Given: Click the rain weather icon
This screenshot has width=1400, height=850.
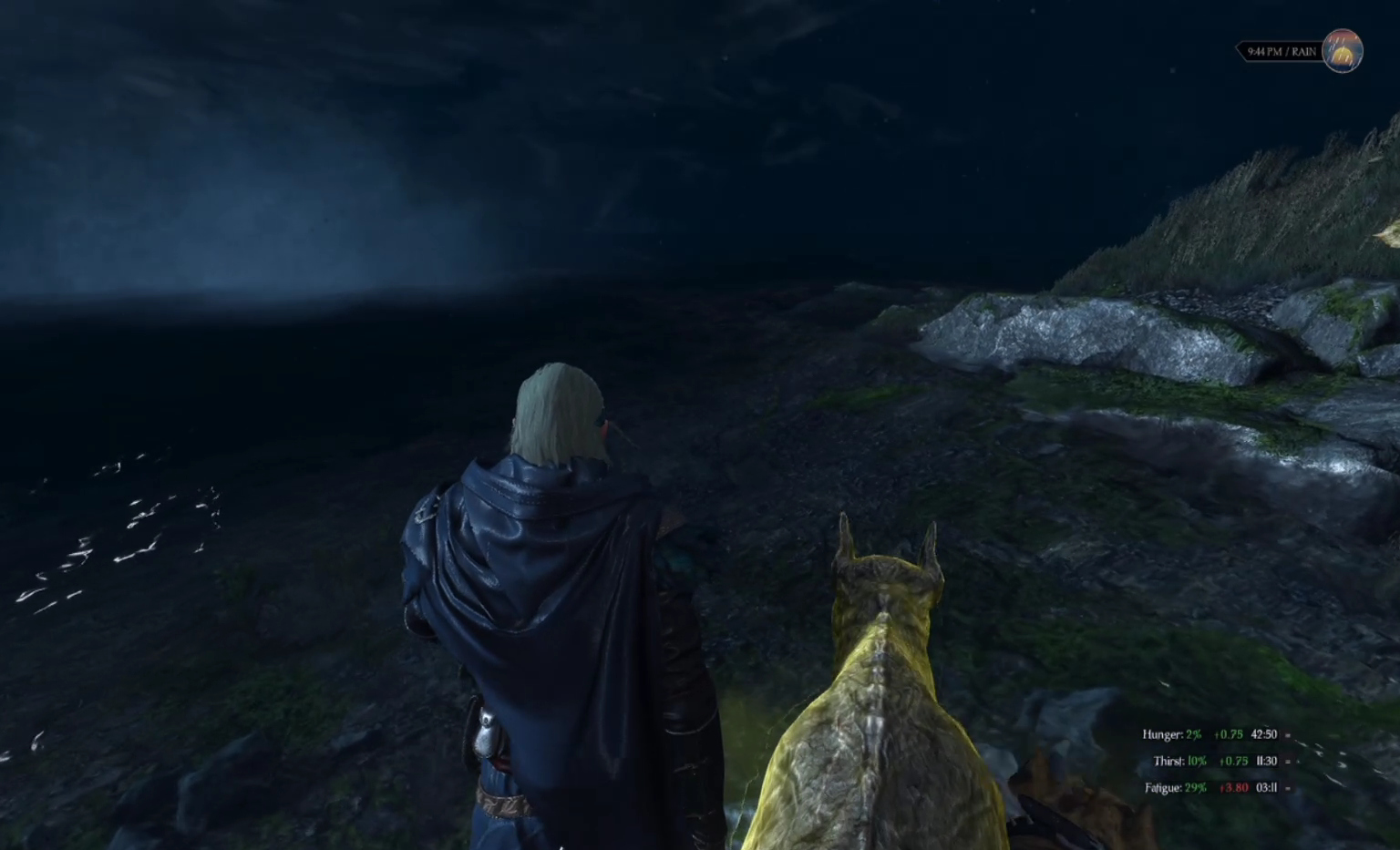Looking at the screenshot, I should [1342, 51].
